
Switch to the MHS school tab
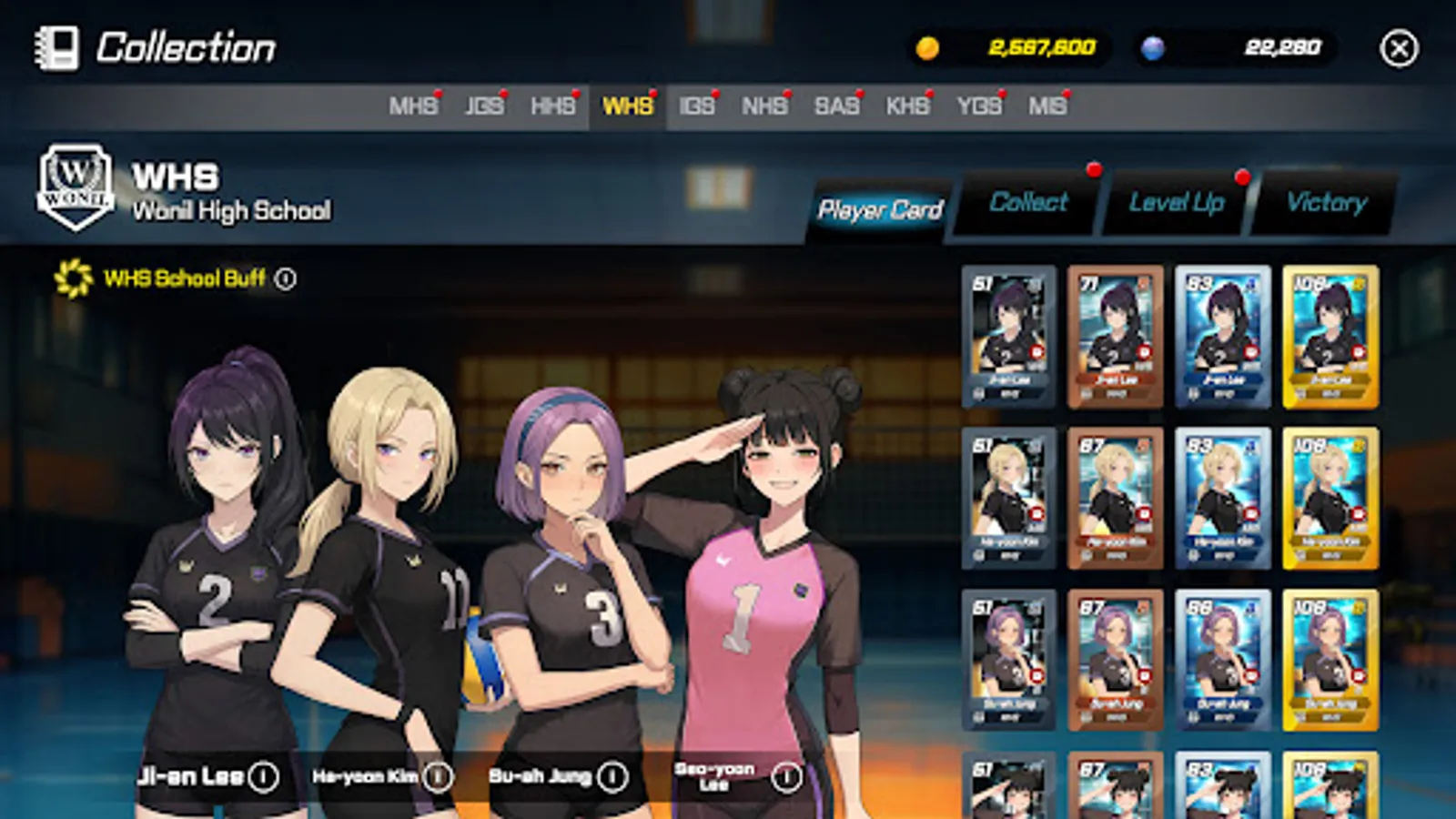[415, 106]
